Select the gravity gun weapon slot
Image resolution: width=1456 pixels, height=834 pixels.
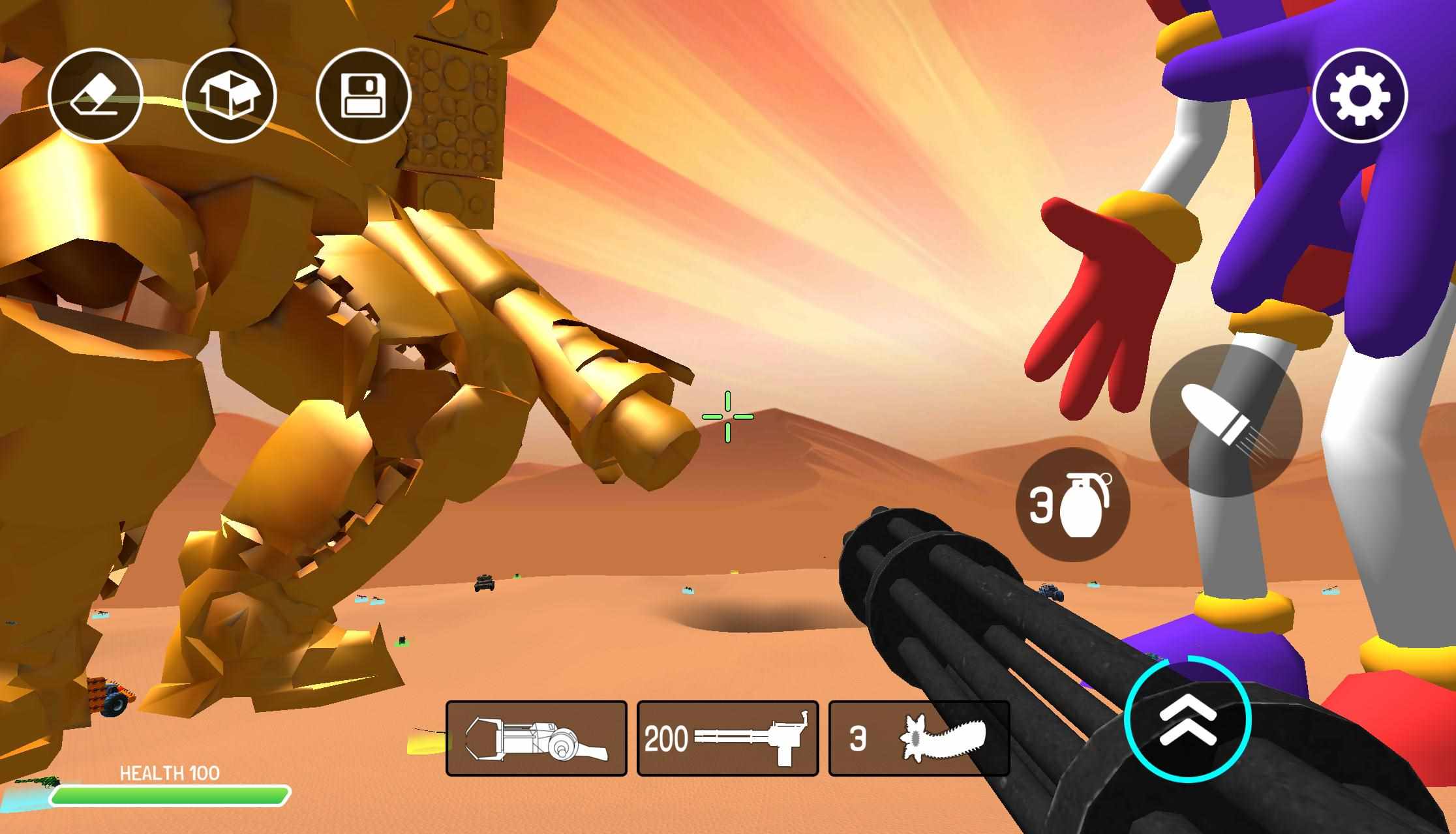tap(536, 739)
